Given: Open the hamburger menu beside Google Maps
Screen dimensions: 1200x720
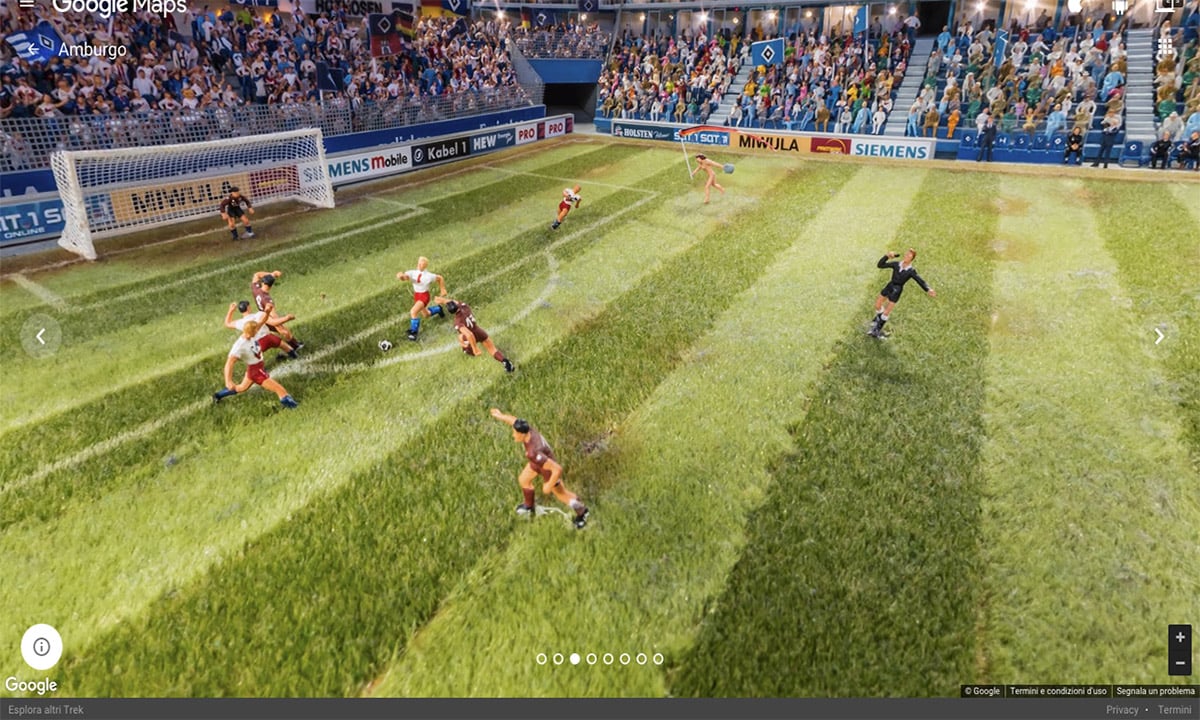Looking at the screenshot, I should 27,5.
